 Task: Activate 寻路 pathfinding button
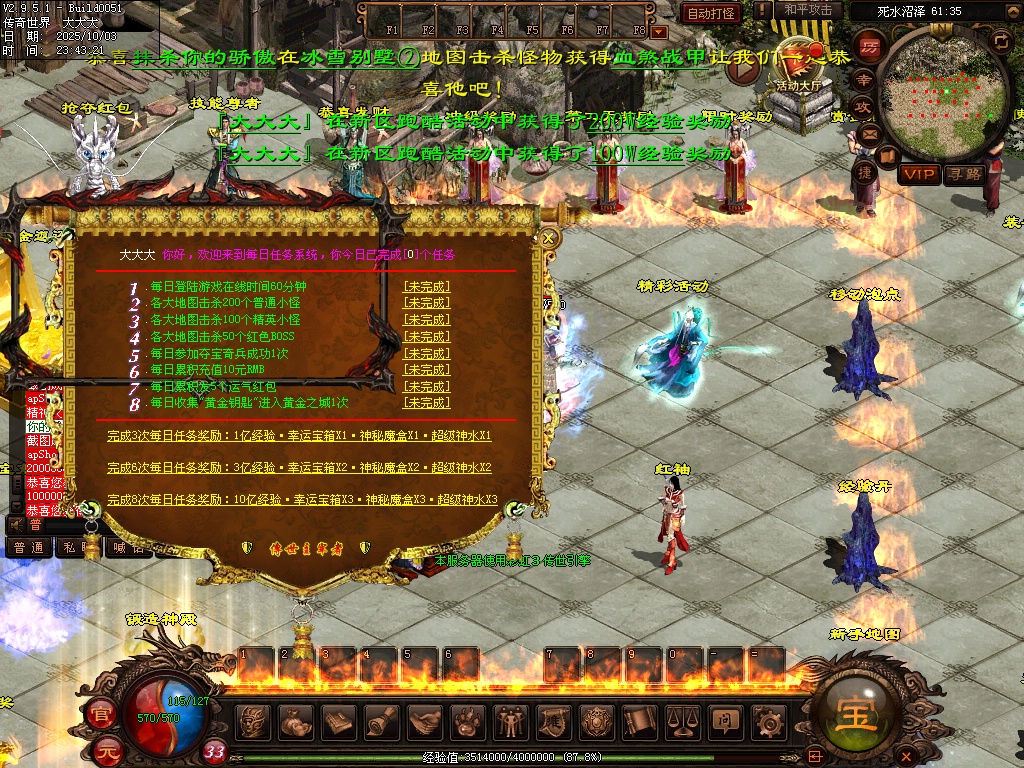click(x=965, y=174)
